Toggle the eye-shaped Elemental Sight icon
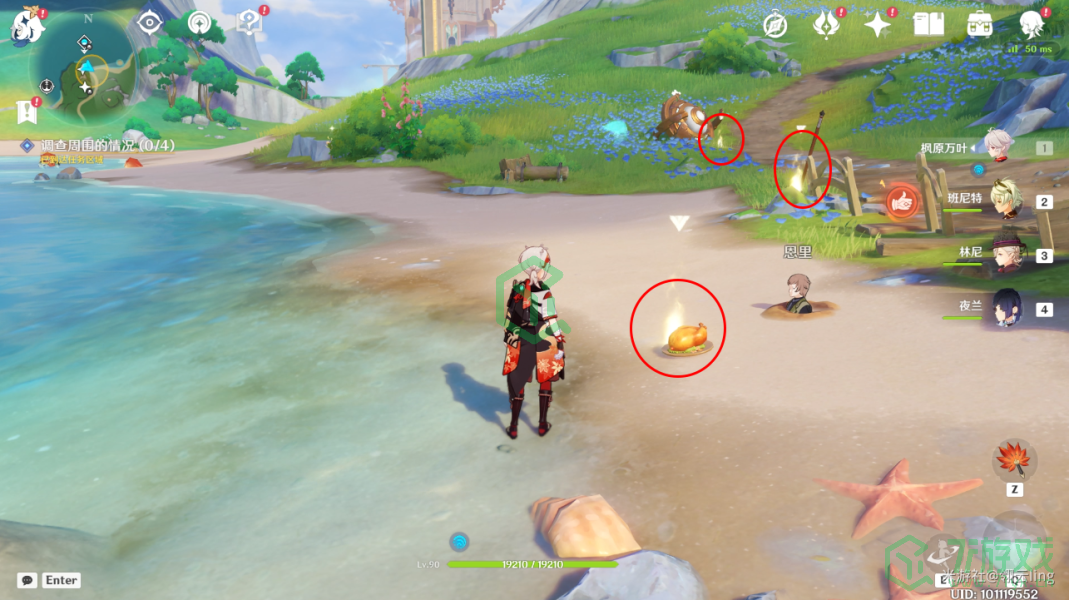1069x600 pixels. click(149, 22)
